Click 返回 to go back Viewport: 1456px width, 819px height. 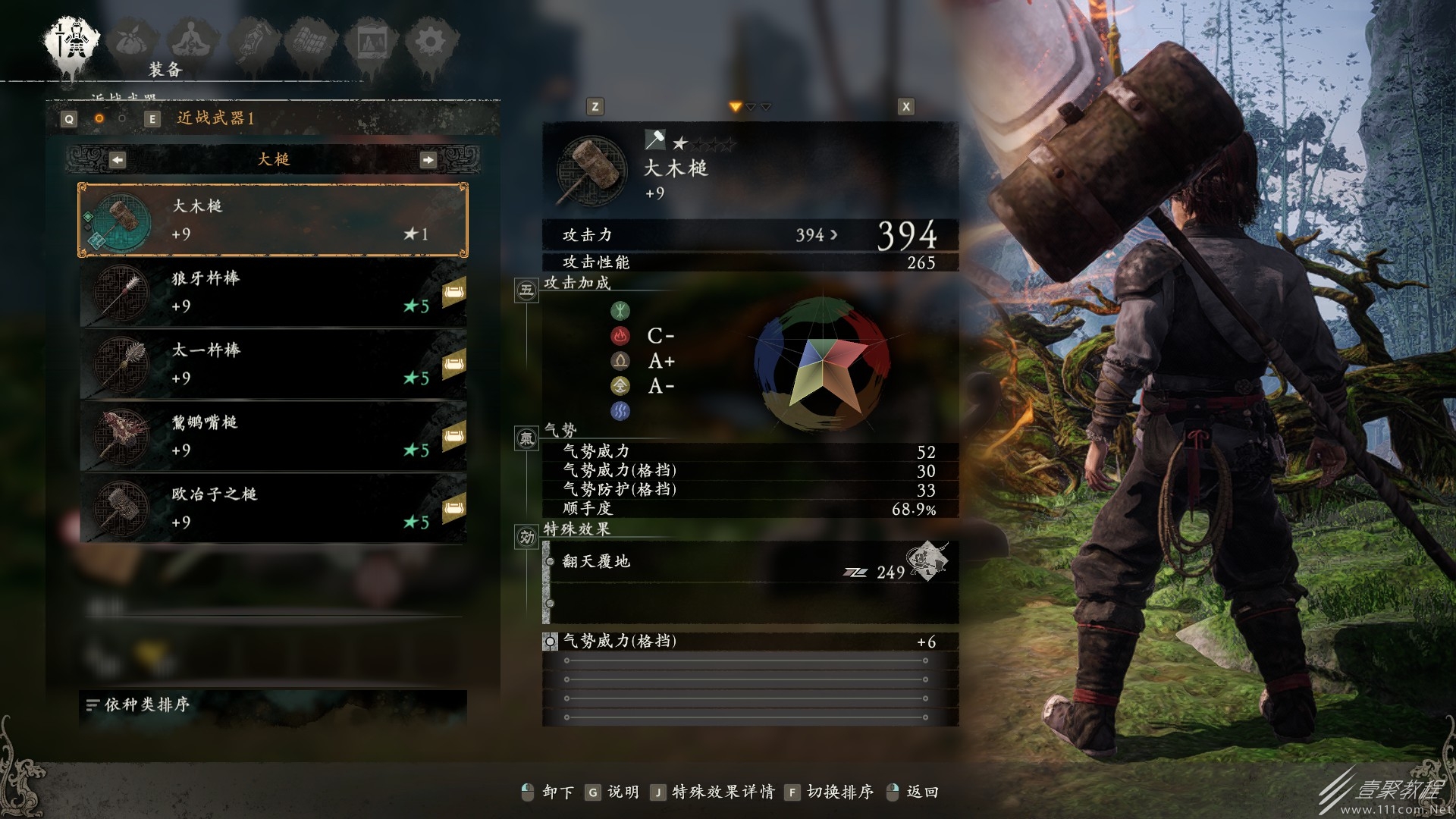922,792
